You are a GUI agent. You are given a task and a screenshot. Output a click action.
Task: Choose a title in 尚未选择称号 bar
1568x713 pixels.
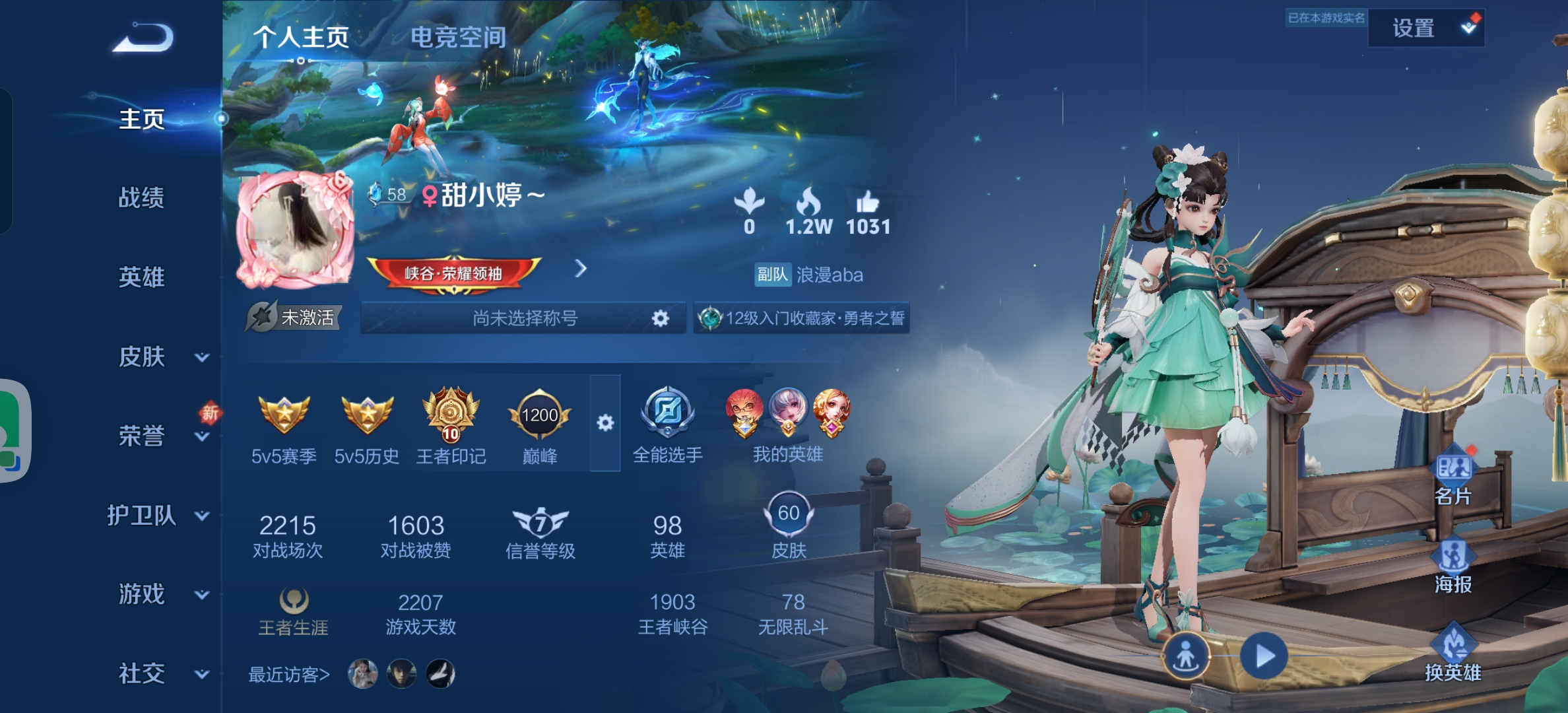pos(524,318)
